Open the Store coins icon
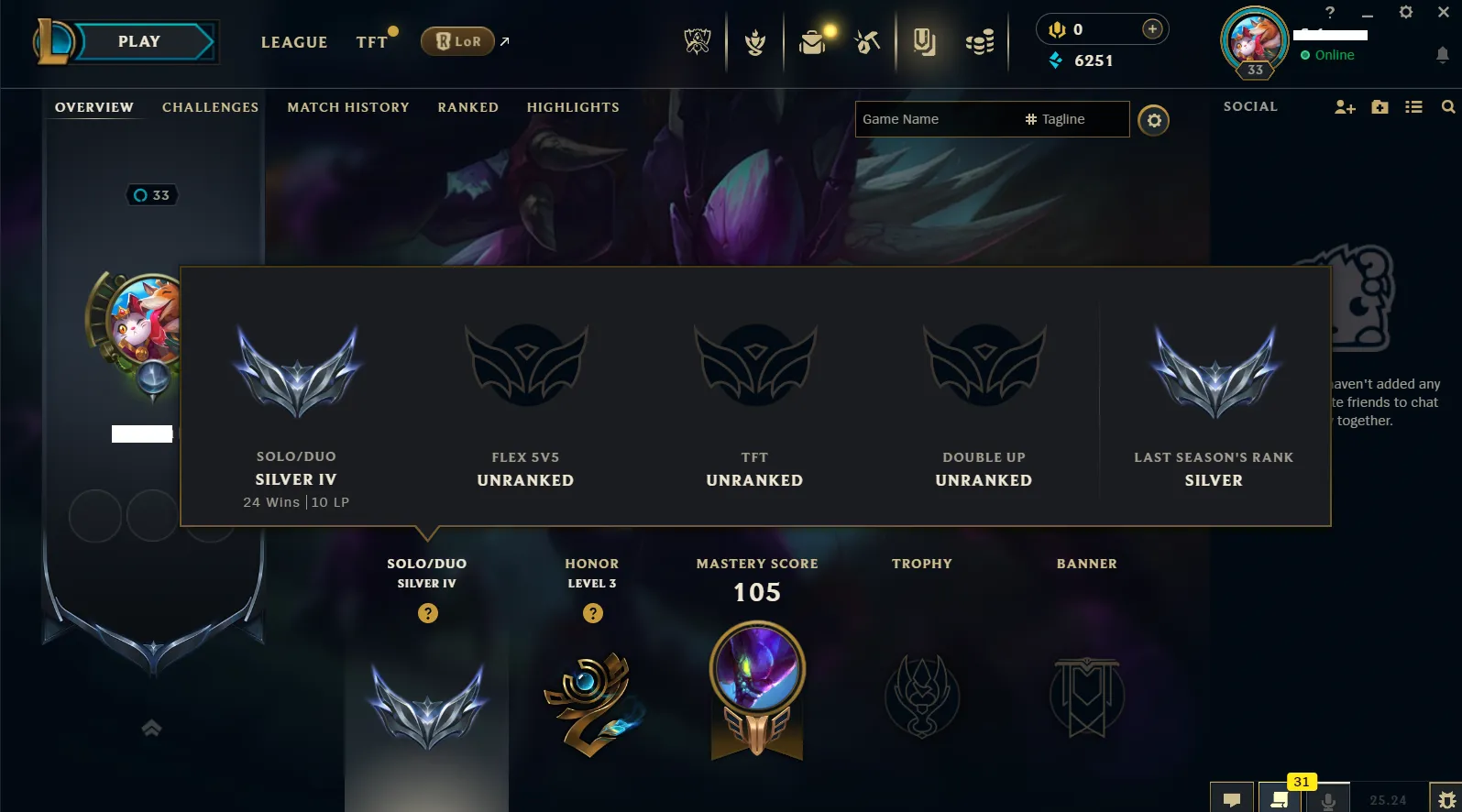Image resolution: width=1462 pixels, height=812 pixels. coord(979,41)
